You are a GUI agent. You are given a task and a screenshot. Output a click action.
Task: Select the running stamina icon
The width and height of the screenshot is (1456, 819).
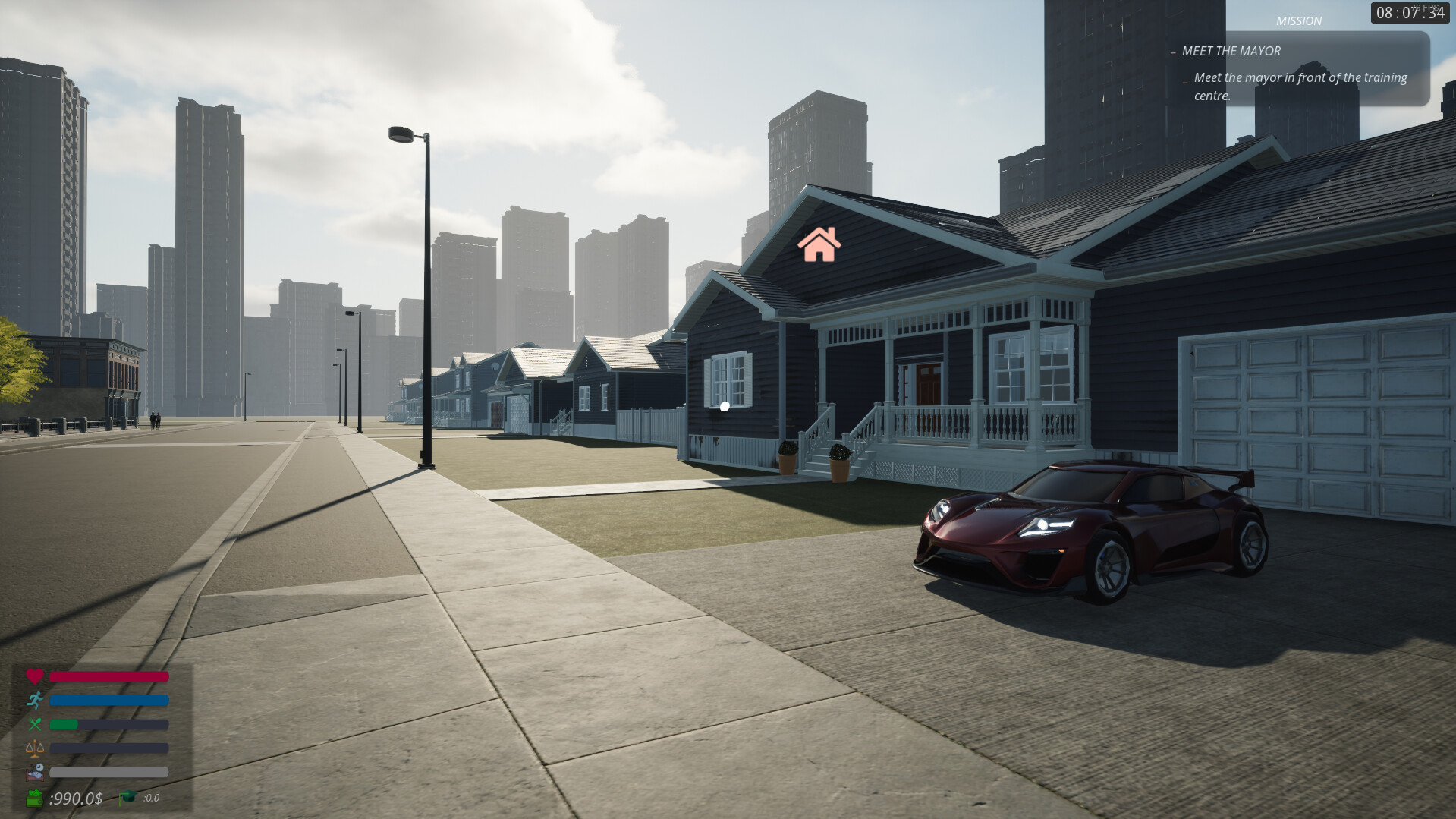point(36,700)
